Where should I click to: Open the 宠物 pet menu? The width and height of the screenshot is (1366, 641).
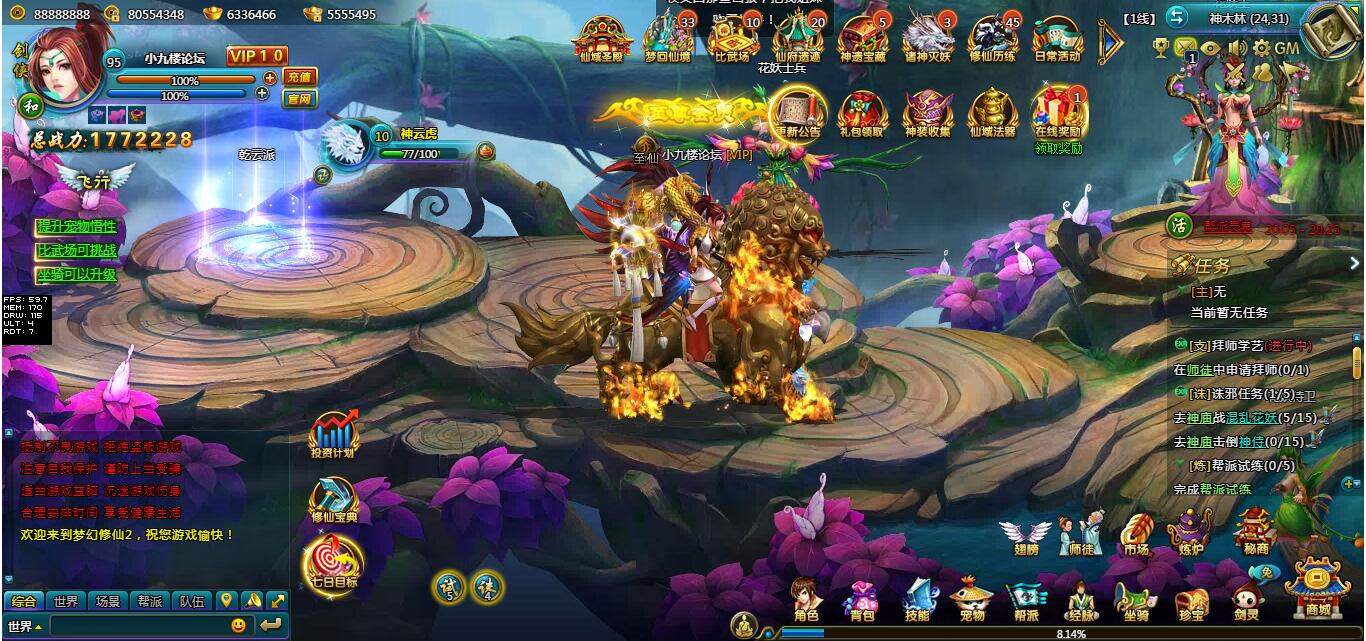click(x=972, y=598)
